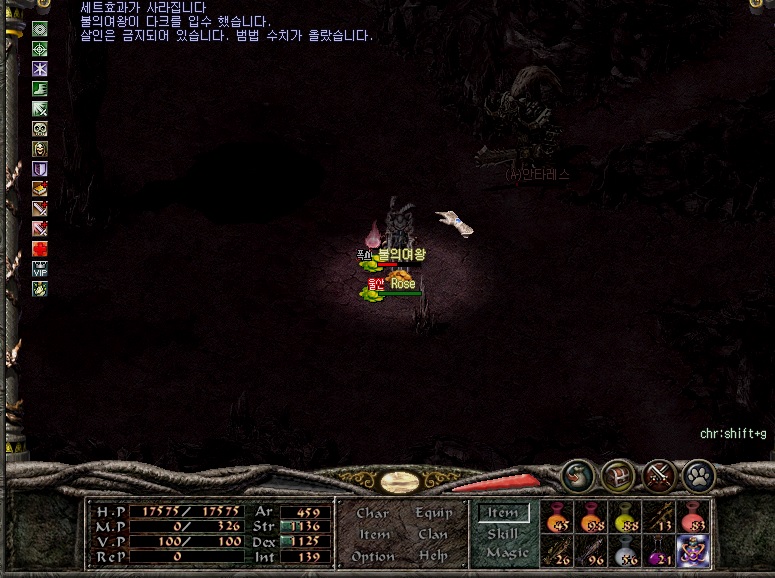Viewport: 775px width, 578px height.
Task: Open the round treasure chest button
Action: click(619, 475)
